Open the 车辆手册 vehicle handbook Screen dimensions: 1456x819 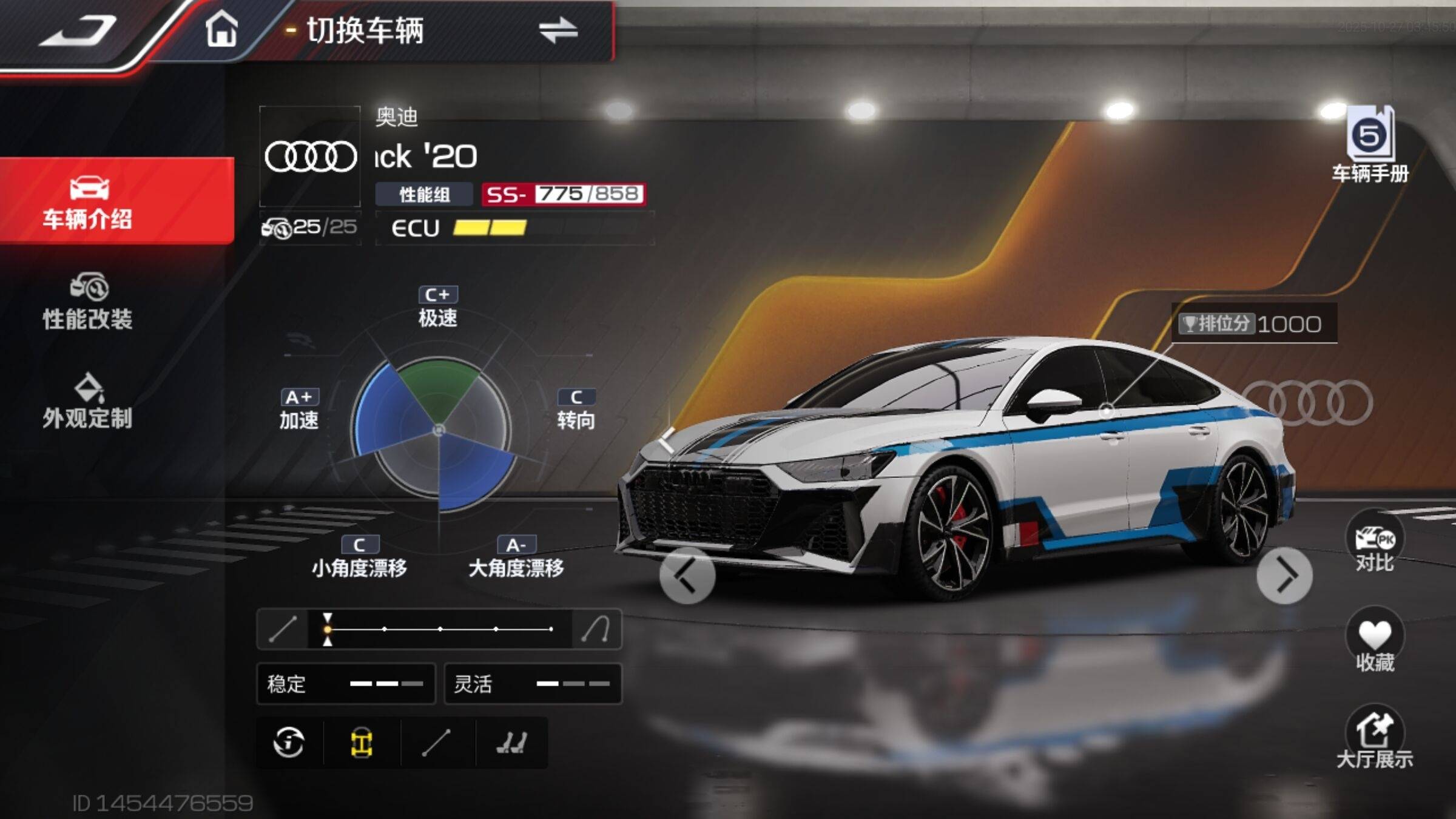tap(1370, 146)
